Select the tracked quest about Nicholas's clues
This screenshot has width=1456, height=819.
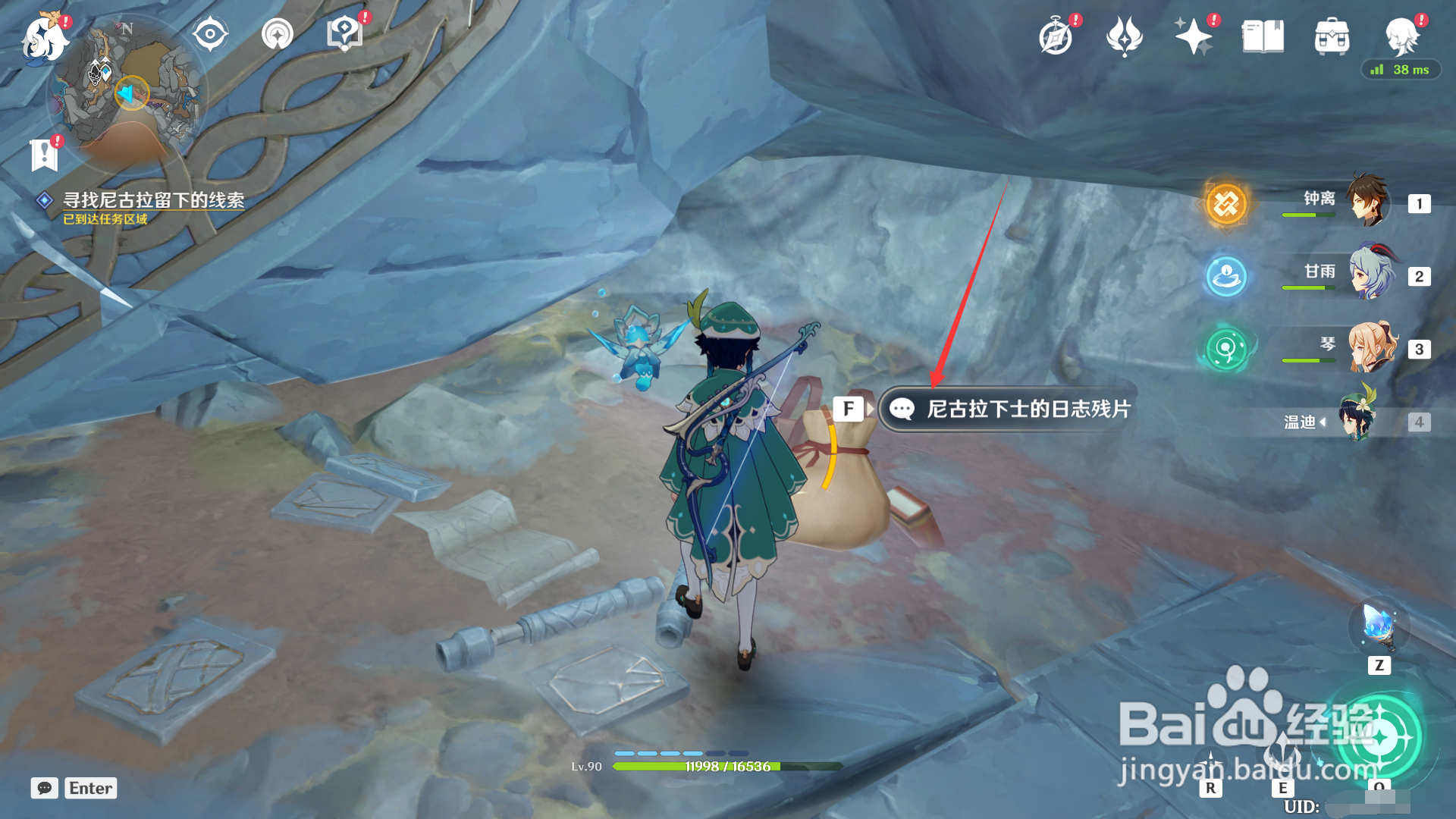[153, 200]
